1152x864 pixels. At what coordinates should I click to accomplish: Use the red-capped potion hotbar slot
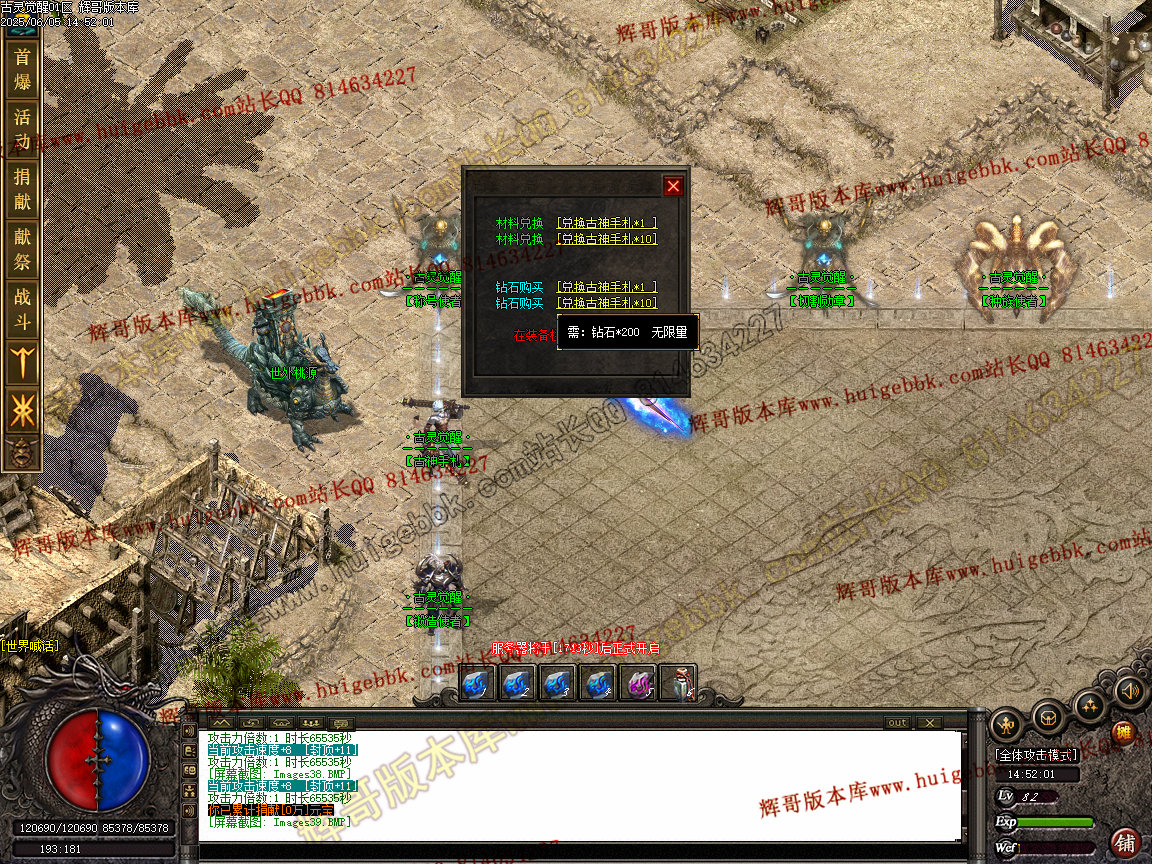(x=678, y=684)
